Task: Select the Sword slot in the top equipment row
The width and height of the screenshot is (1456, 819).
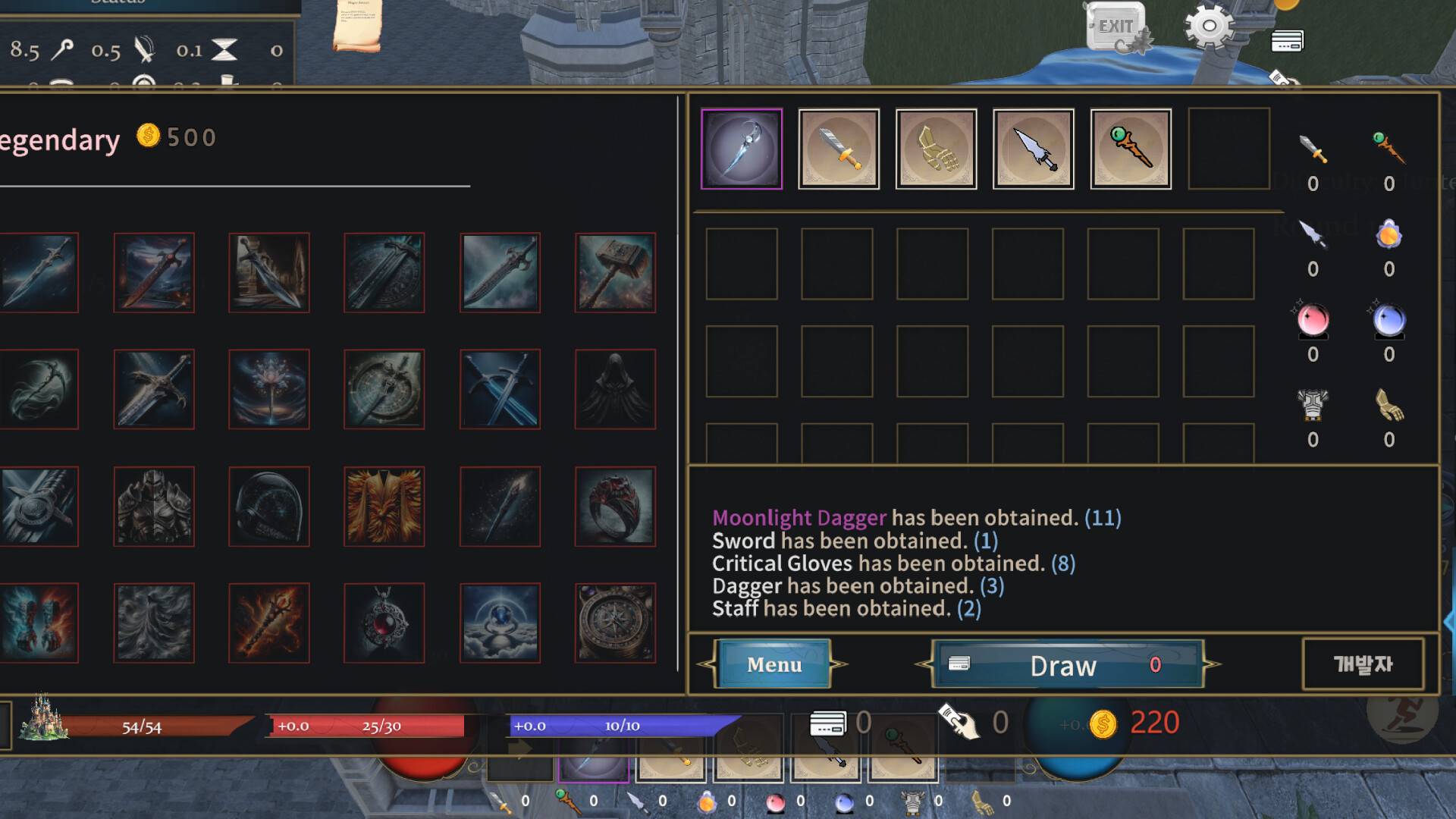Action: (x=839, y=149)
